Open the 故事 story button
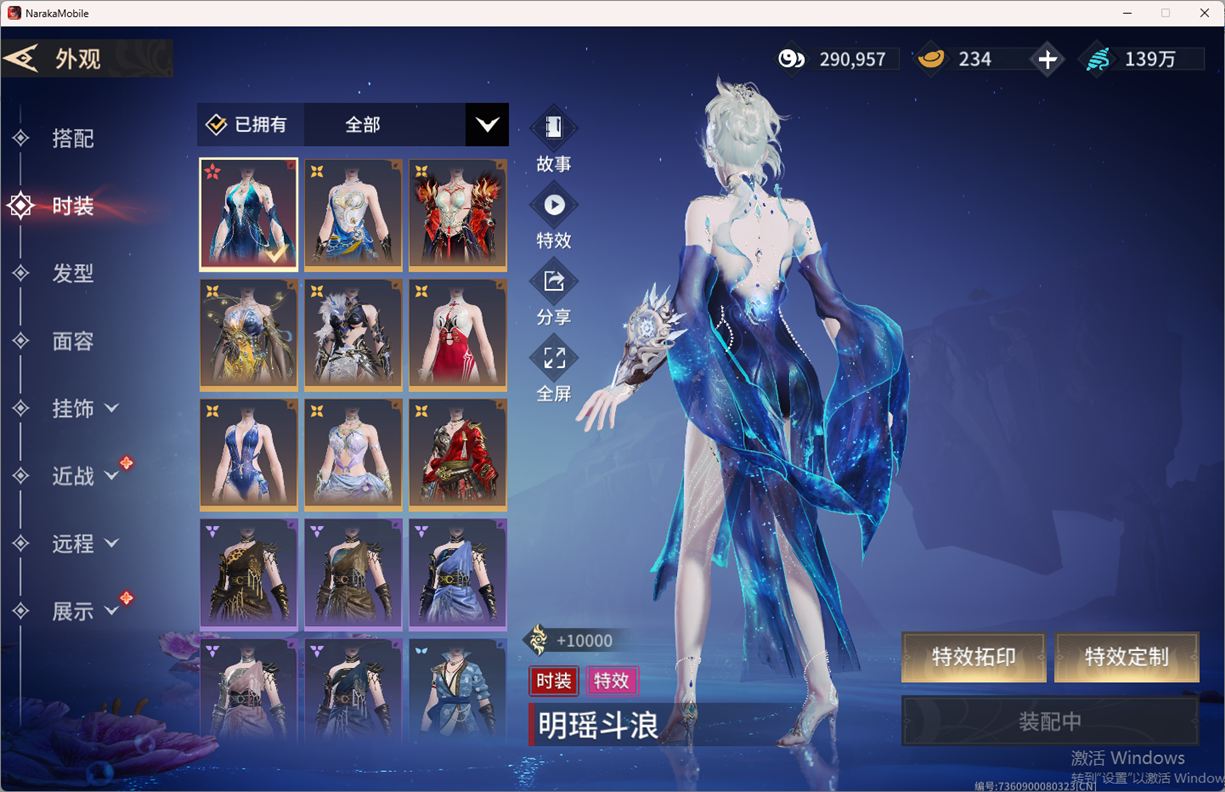This screenshot has width=1225, height=792. tap(553, 140)
